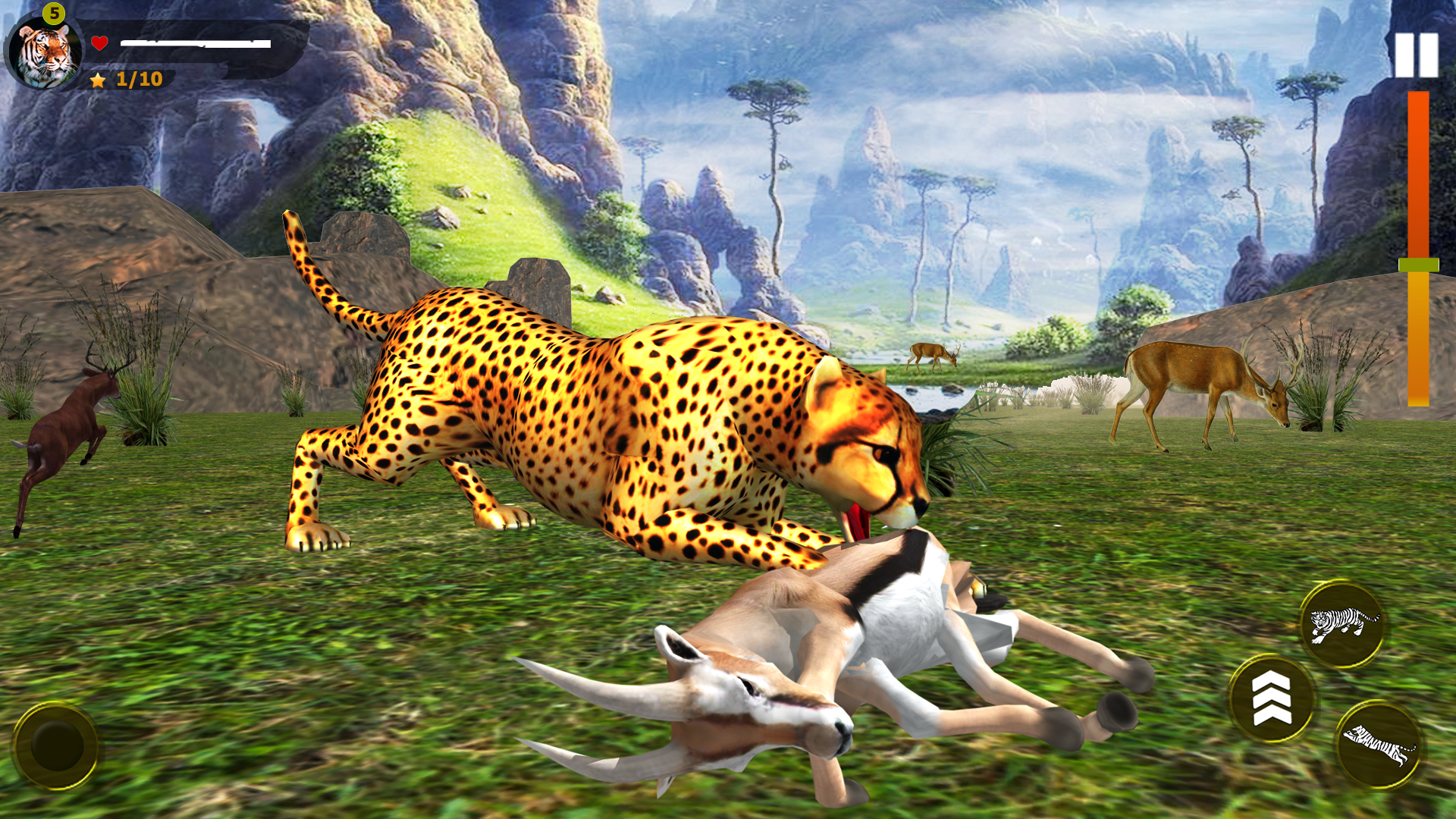Tap the red heart health icon
Image resolution: width=1456 pixels, height=819 pixels.
[x=99, y=42]
